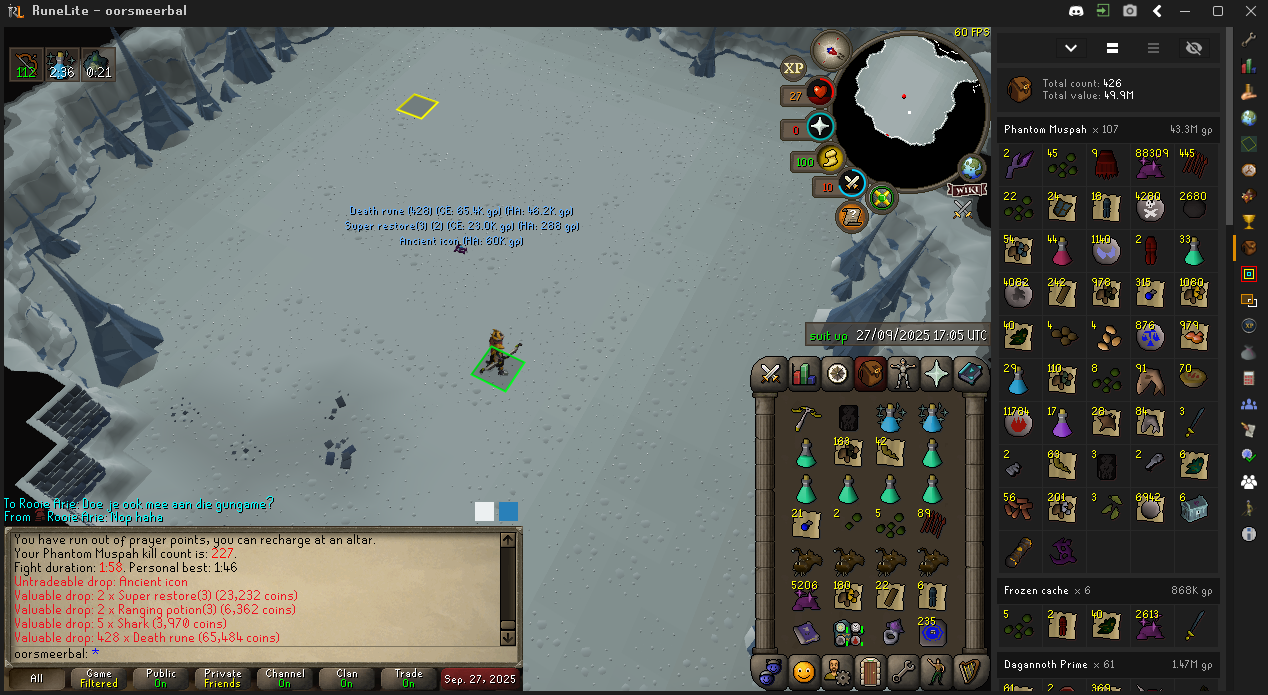This screenshot has width=1268, height=695.
Task: Minimize the RuneLite window
Action: point(1187,11)
